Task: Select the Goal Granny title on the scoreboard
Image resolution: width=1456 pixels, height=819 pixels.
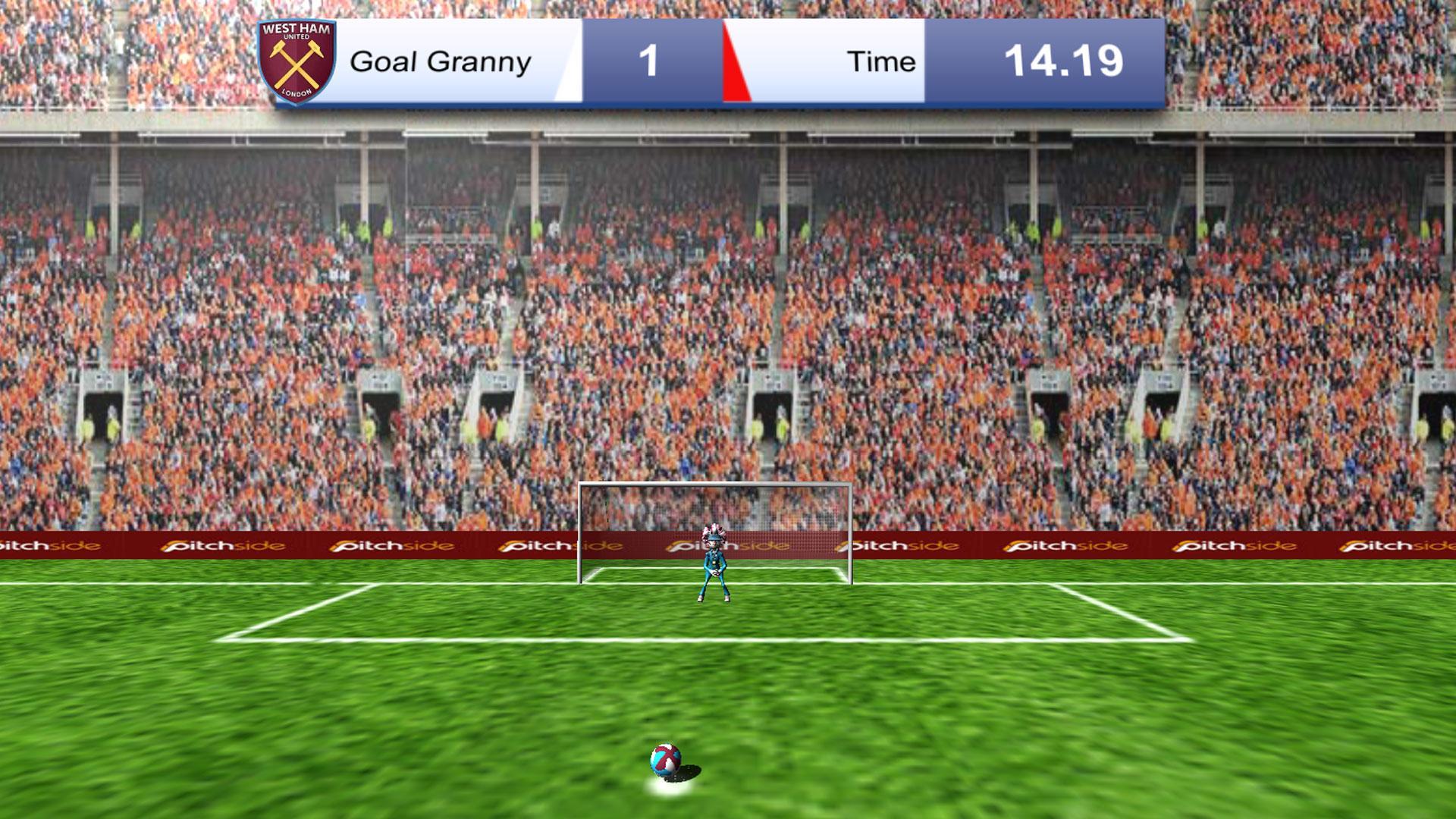Action: pyautogui.click(x=440, y=61)
